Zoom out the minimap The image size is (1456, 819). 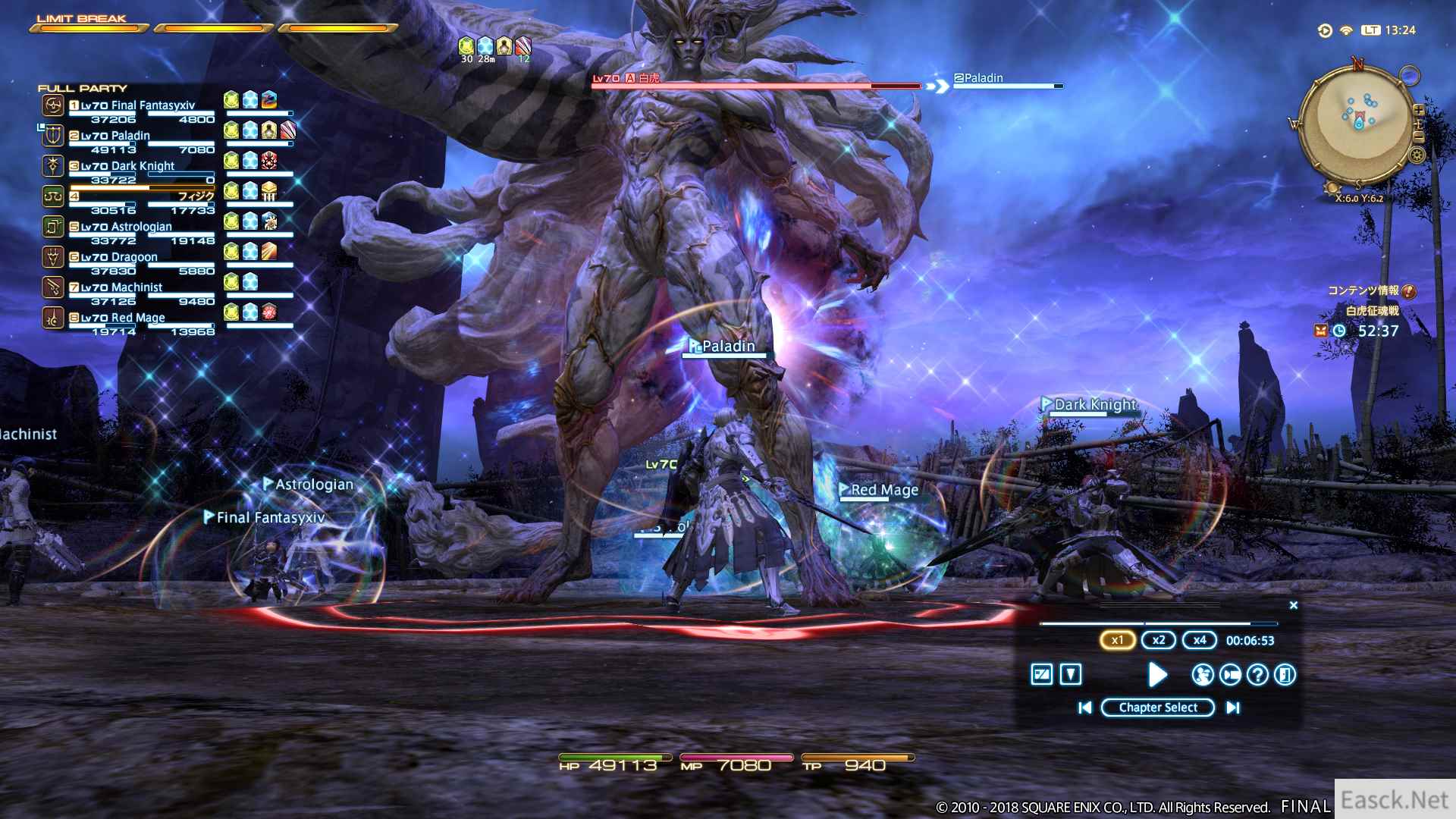(x=1418, y=136)
